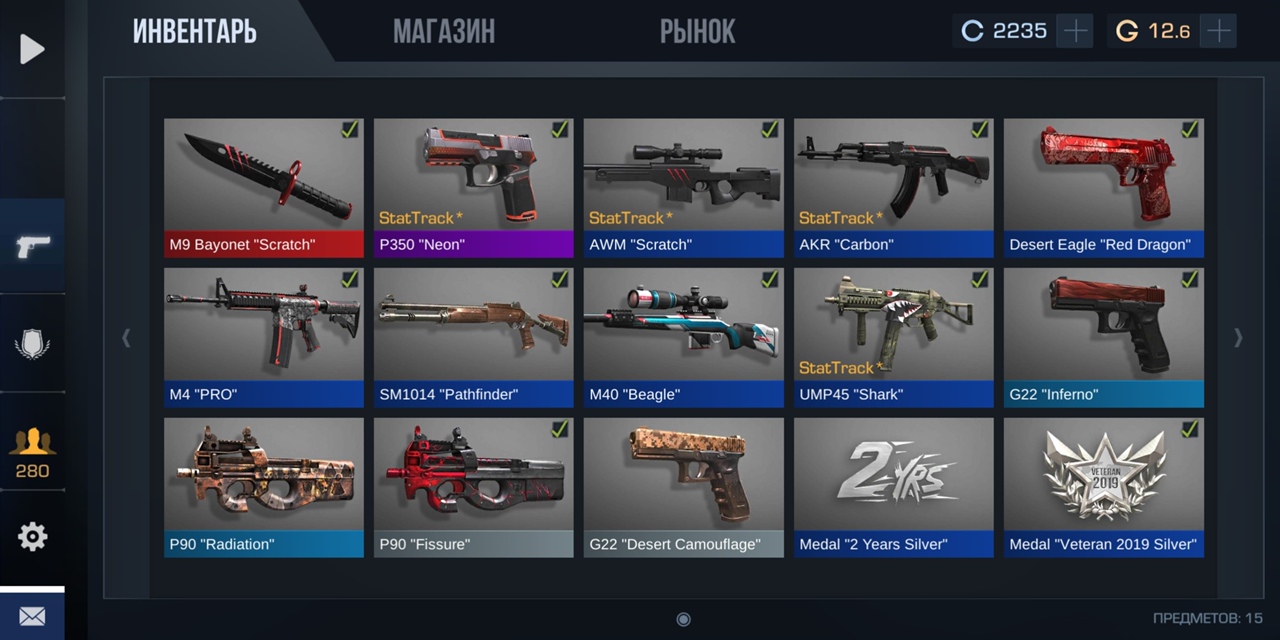Screen dimensions: 1280x640
Task: Select the M4 "PRO" rifle
Action: (x=264, y=337)
